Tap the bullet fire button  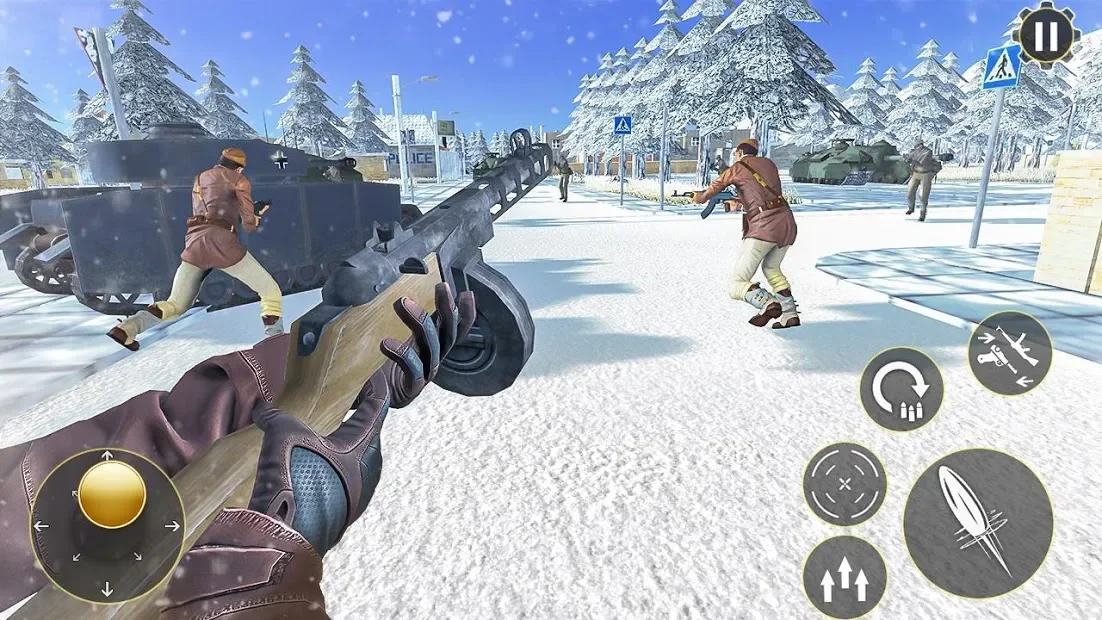[x=977, y=524]
